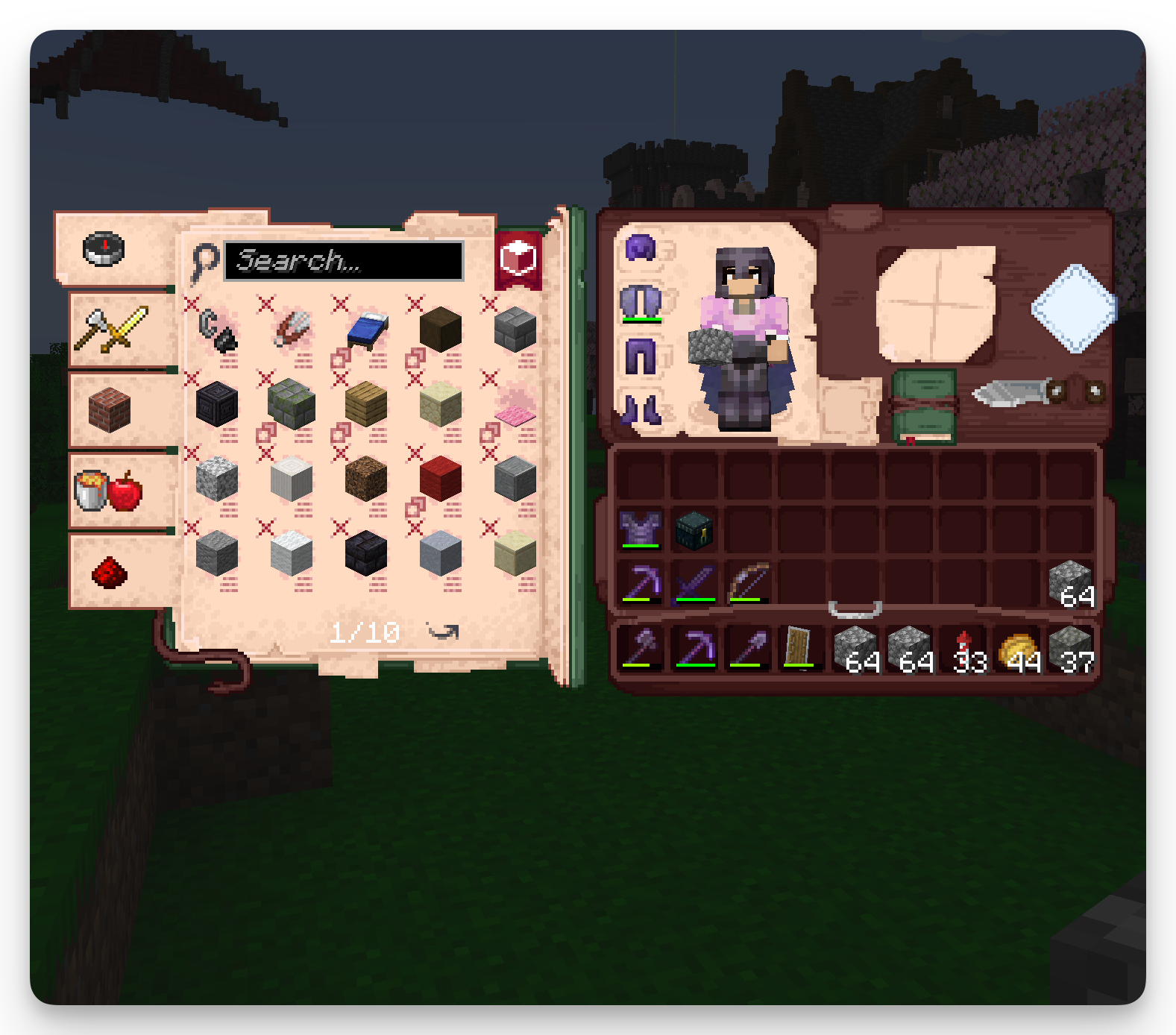Screen dimensions: 1176x1035
Task: Click the recipe book Search field
Action: pos(343,261)
